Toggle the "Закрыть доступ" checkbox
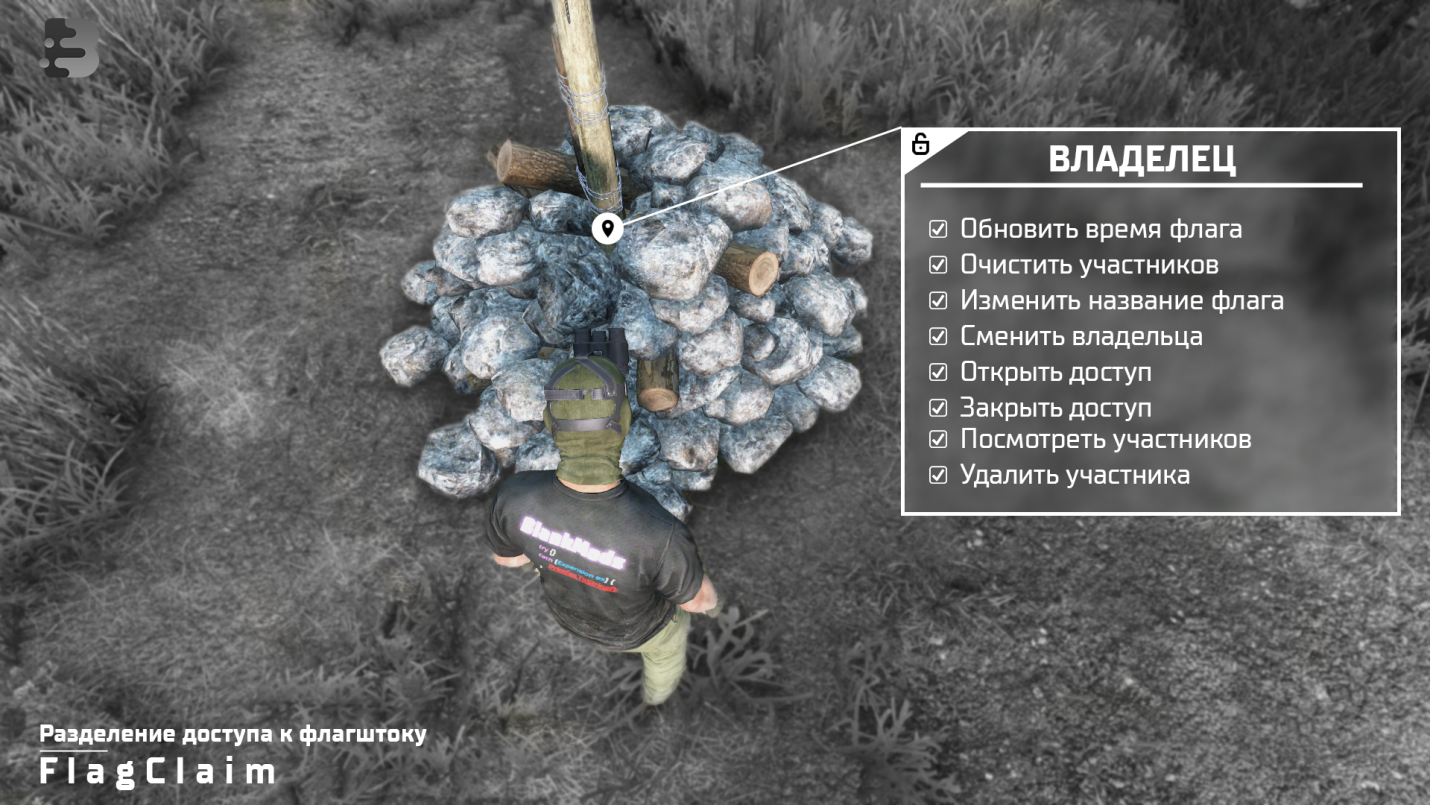The height and width of the screenshot is (805, 1430). pyautogui.click(x=938, y=408)
